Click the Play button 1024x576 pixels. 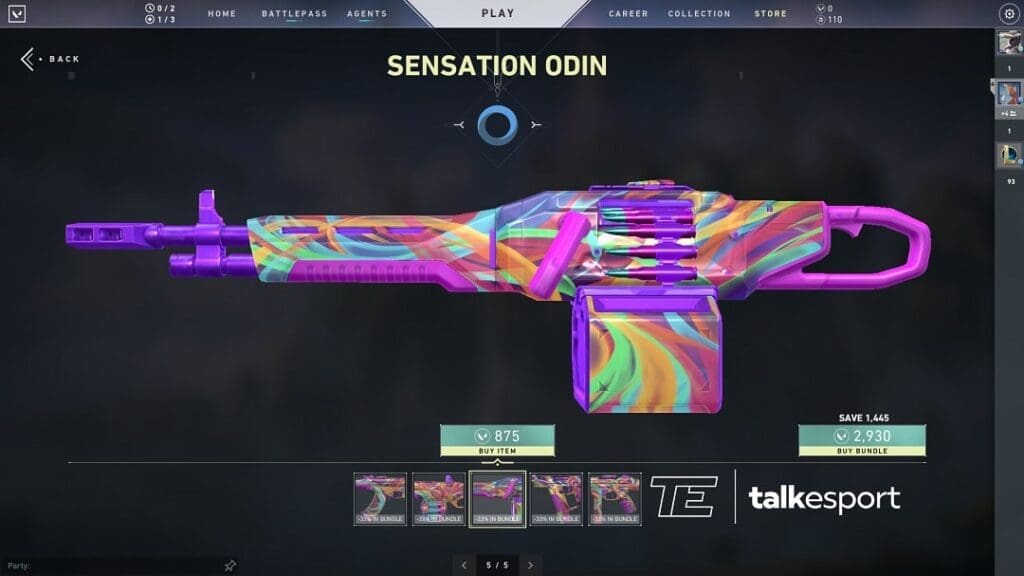pos(497,14)
